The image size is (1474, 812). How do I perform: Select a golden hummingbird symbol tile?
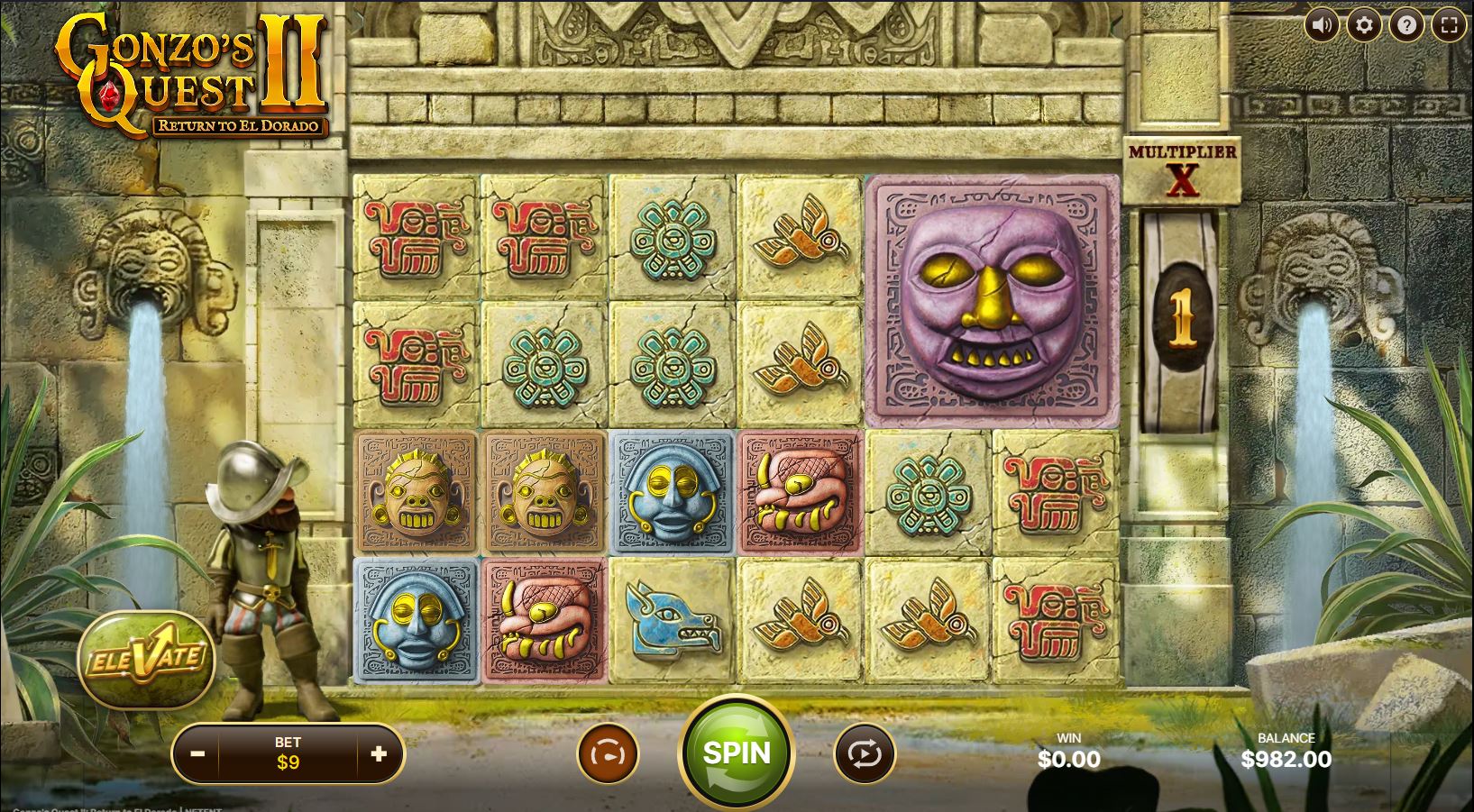(x=799, y=237)
